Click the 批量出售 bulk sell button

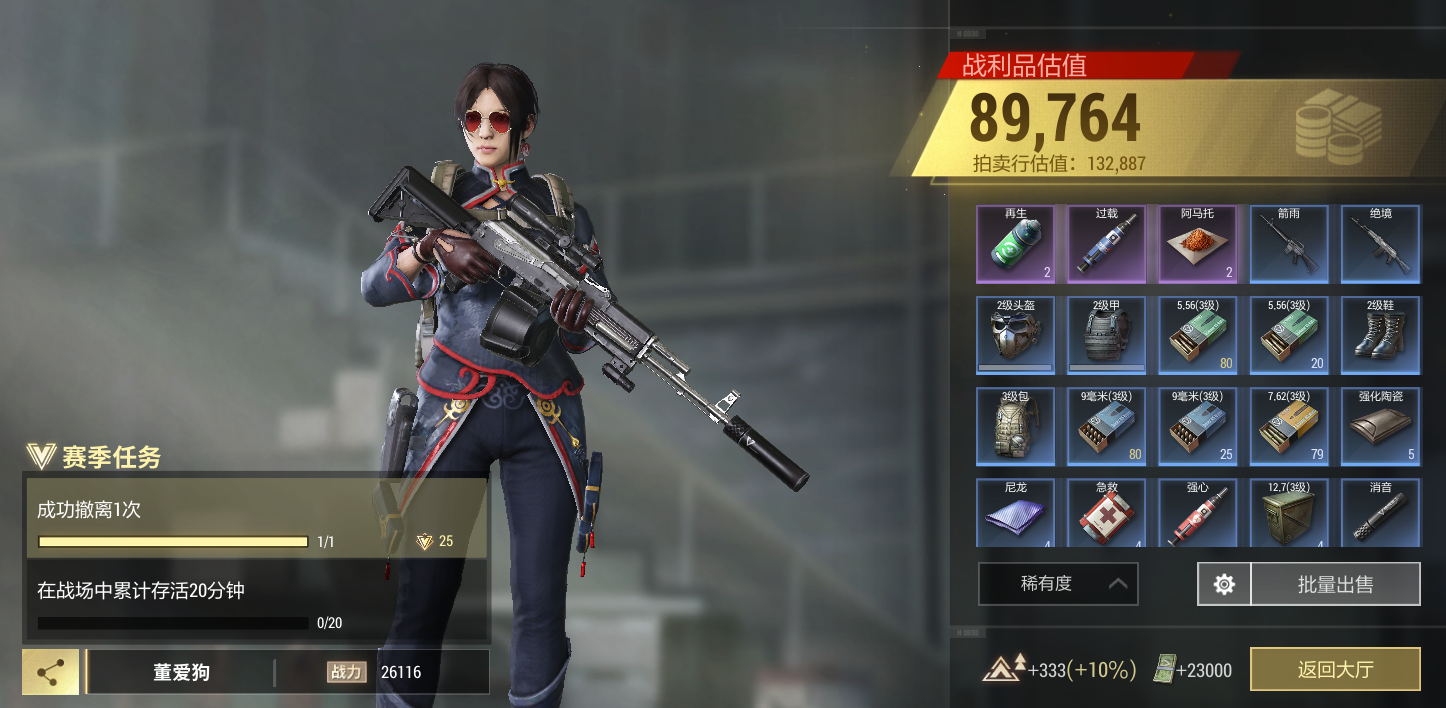pyautogui.click(x=1336, y=584)
